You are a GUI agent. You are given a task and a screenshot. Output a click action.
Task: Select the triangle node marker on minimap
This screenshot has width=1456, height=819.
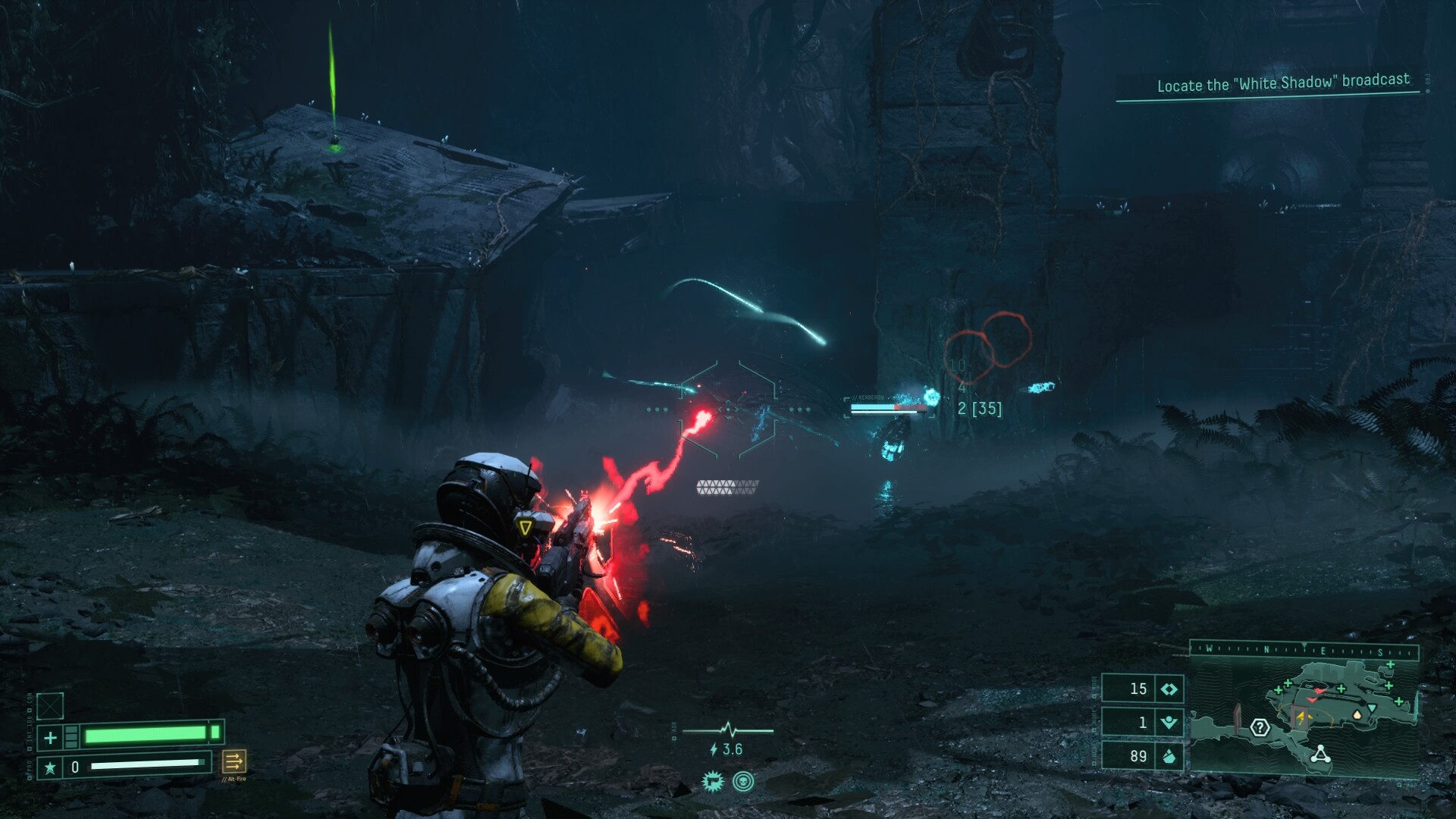1320,754
